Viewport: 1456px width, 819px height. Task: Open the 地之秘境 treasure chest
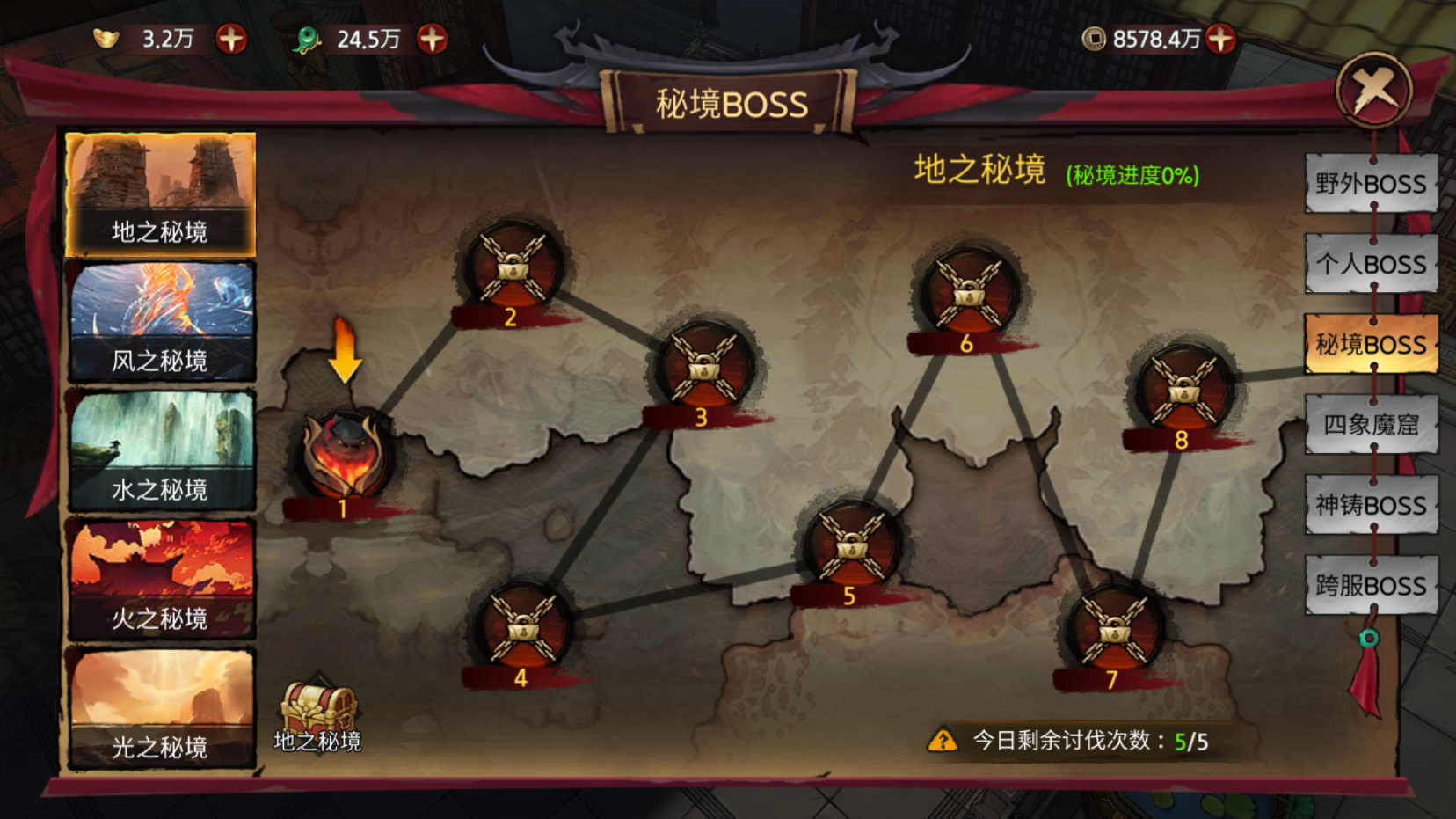(317, 709)
